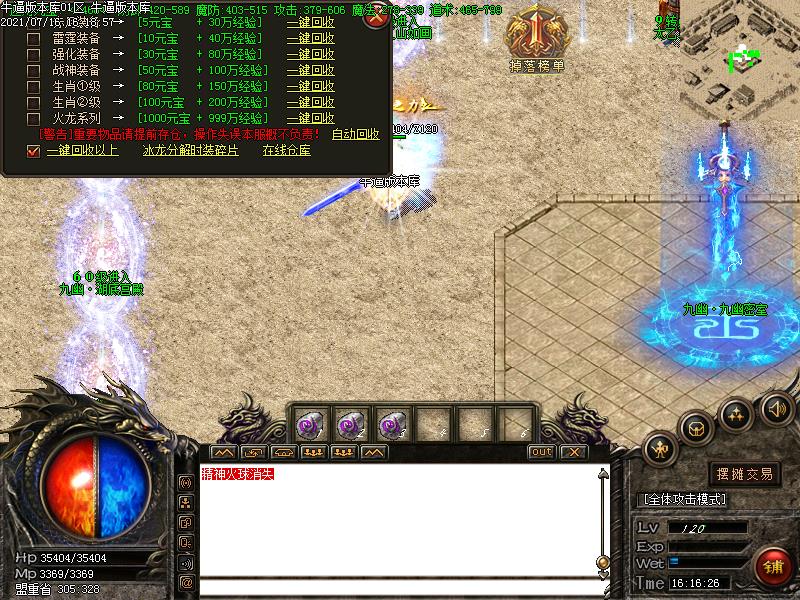Toggle the sound speaker icon
Screen dimensions: 800x600
(x=776, y=408)
